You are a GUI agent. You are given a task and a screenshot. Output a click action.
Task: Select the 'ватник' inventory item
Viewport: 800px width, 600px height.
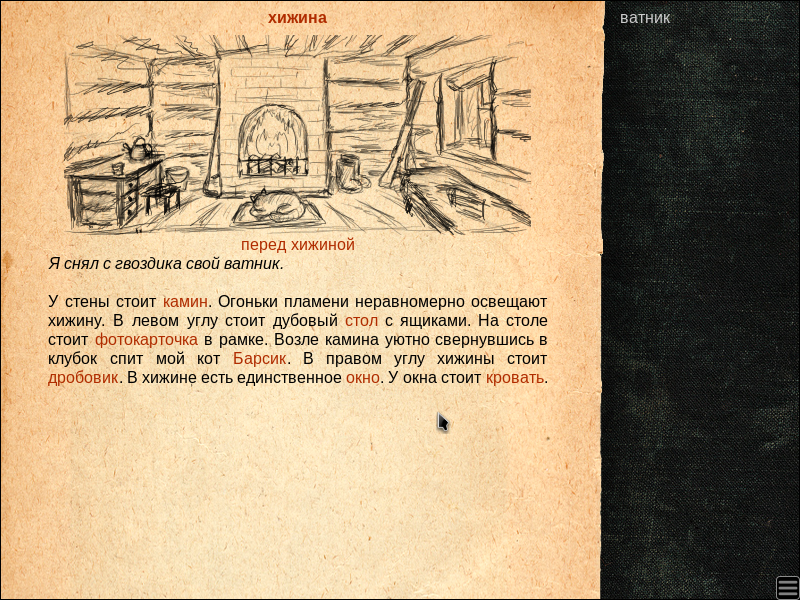pyautogui.click(x=645, y=18)
